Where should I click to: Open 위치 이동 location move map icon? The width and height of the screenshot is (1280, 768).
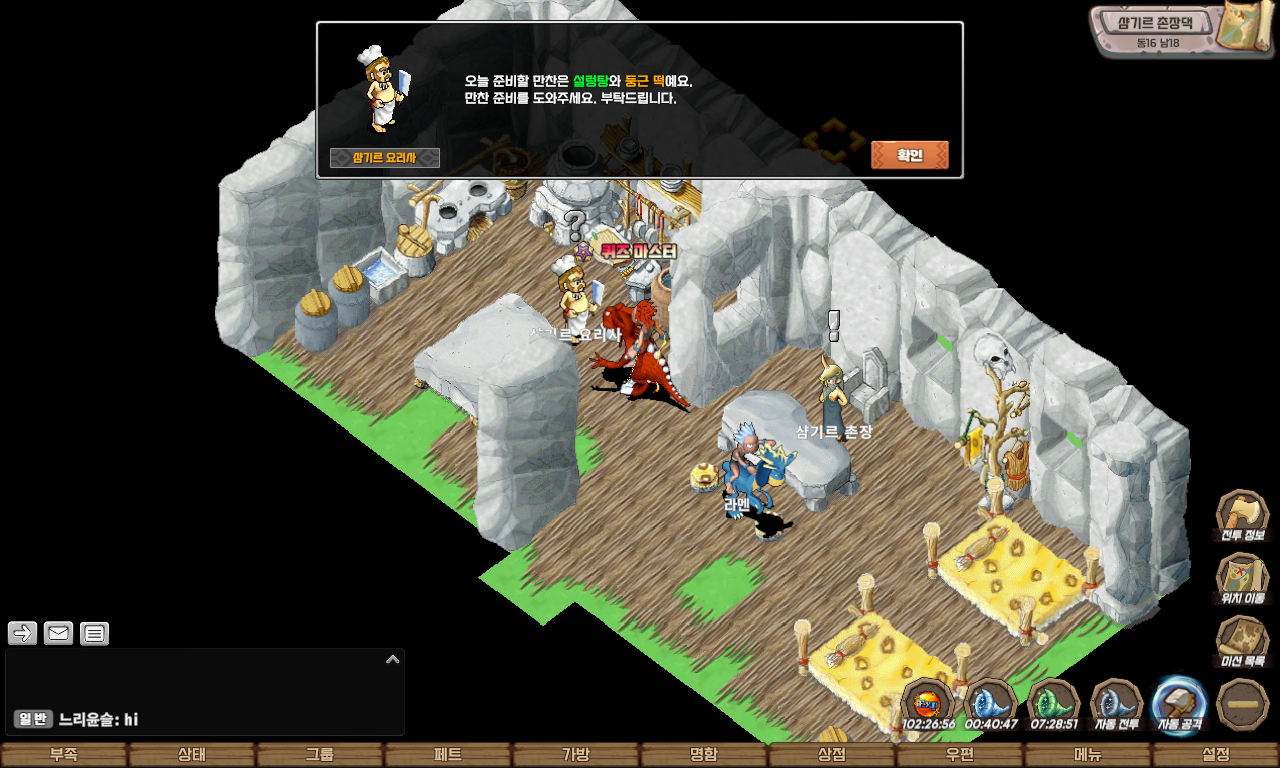1242,578
